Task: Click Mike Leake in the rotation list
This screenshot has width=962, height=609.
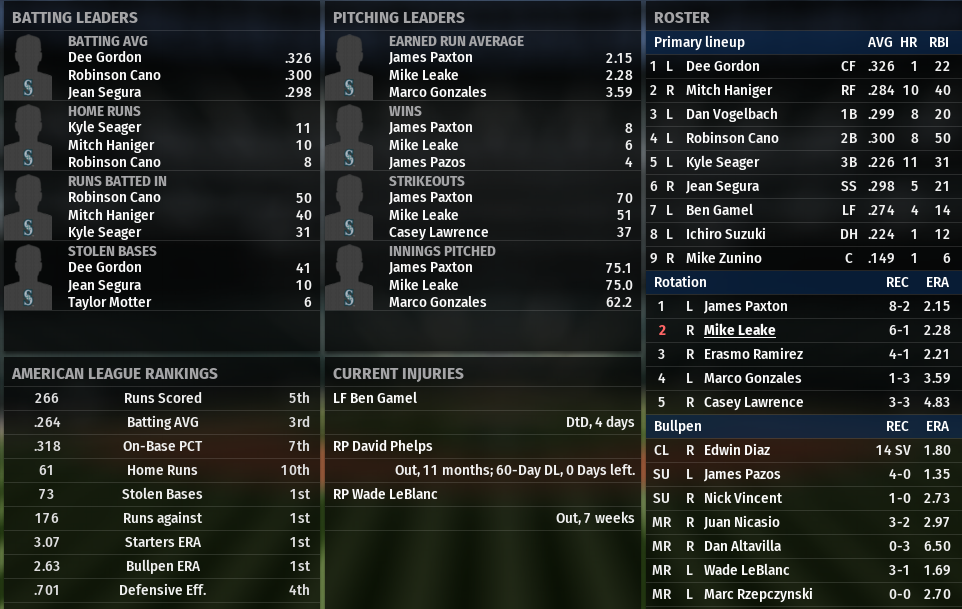Action: tap(739, 330)
